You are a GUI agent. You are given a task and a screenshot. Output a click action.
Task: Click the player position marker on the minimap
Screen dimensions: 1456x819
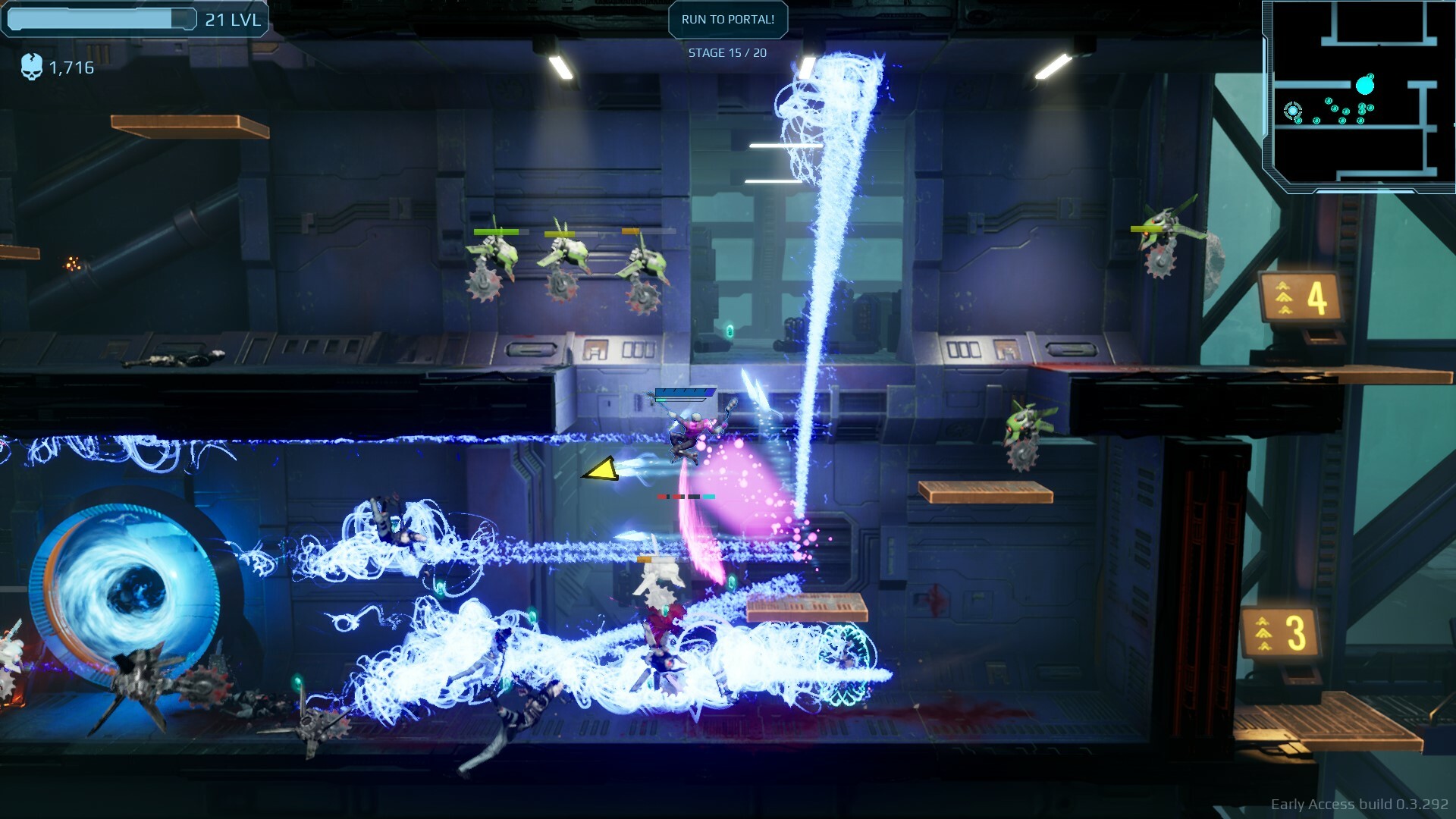tap(1293, 111)
